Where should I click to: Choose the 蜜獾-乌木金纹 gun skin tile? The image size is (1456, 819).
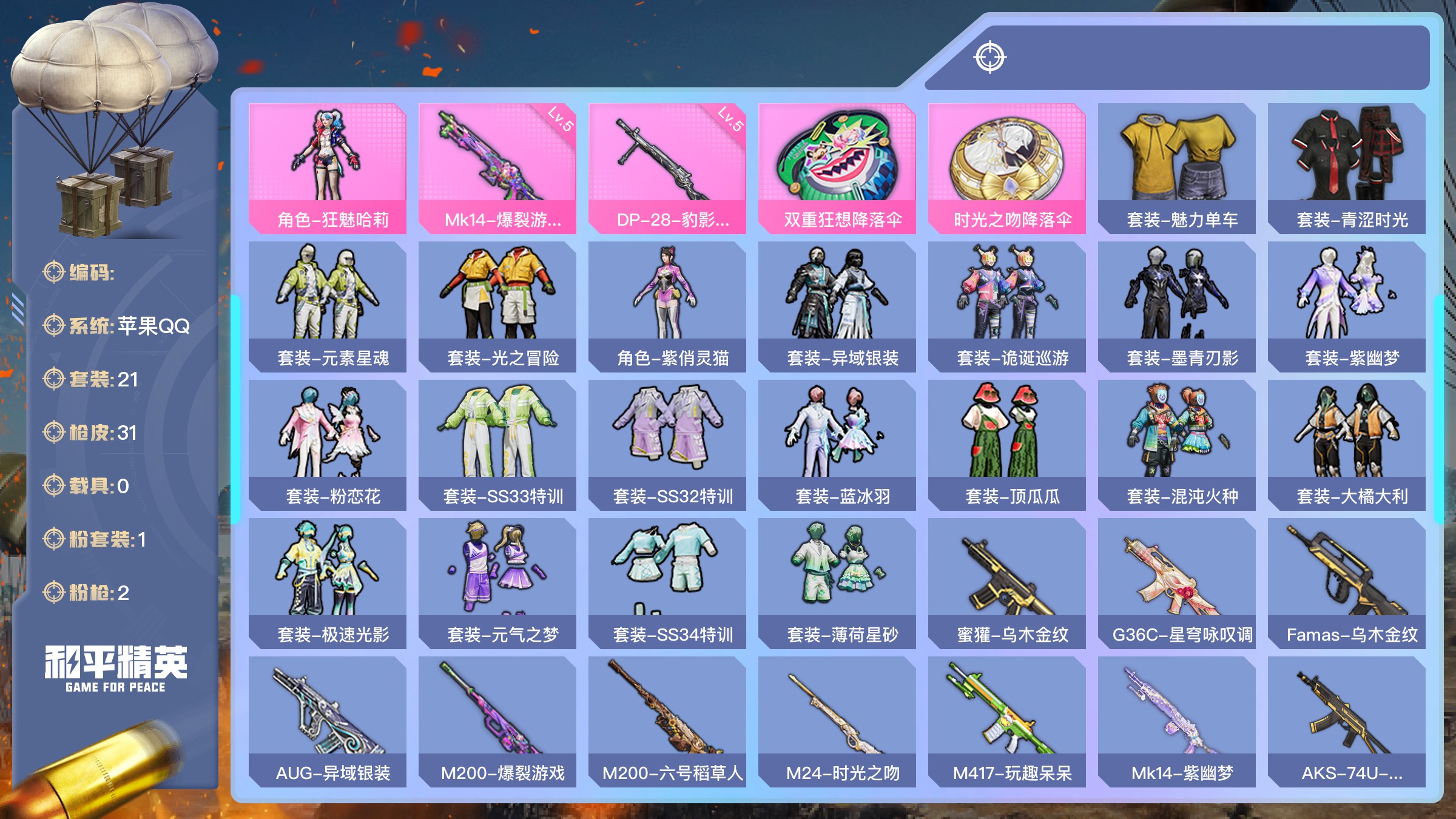pyautogui.click(x=1007, y=583)
